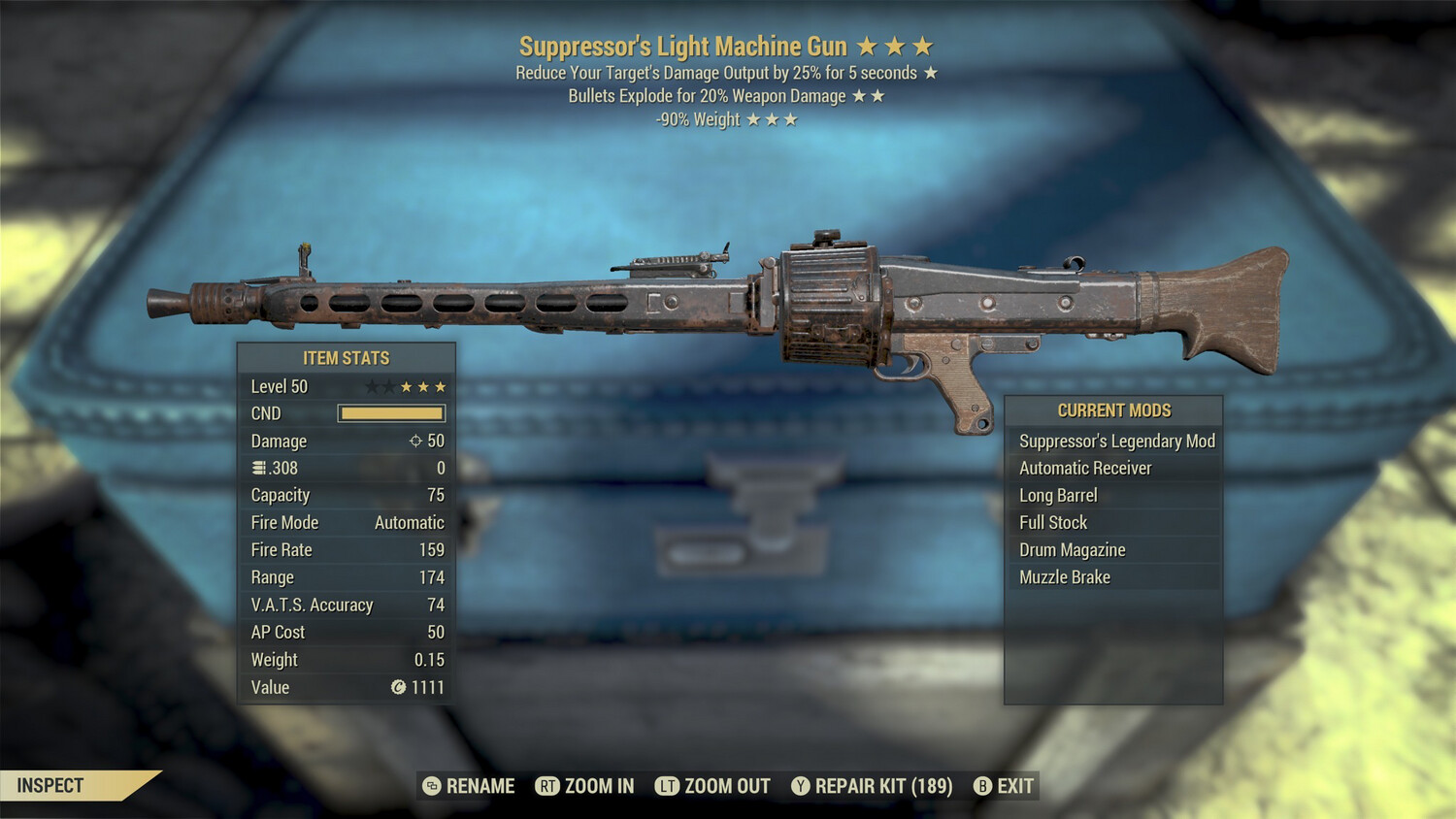Image resolution: width=1456 pixels, height=819 pixels.
Task: Click the CURRENT MODS panel header
Action: [x=1112, y=409]
